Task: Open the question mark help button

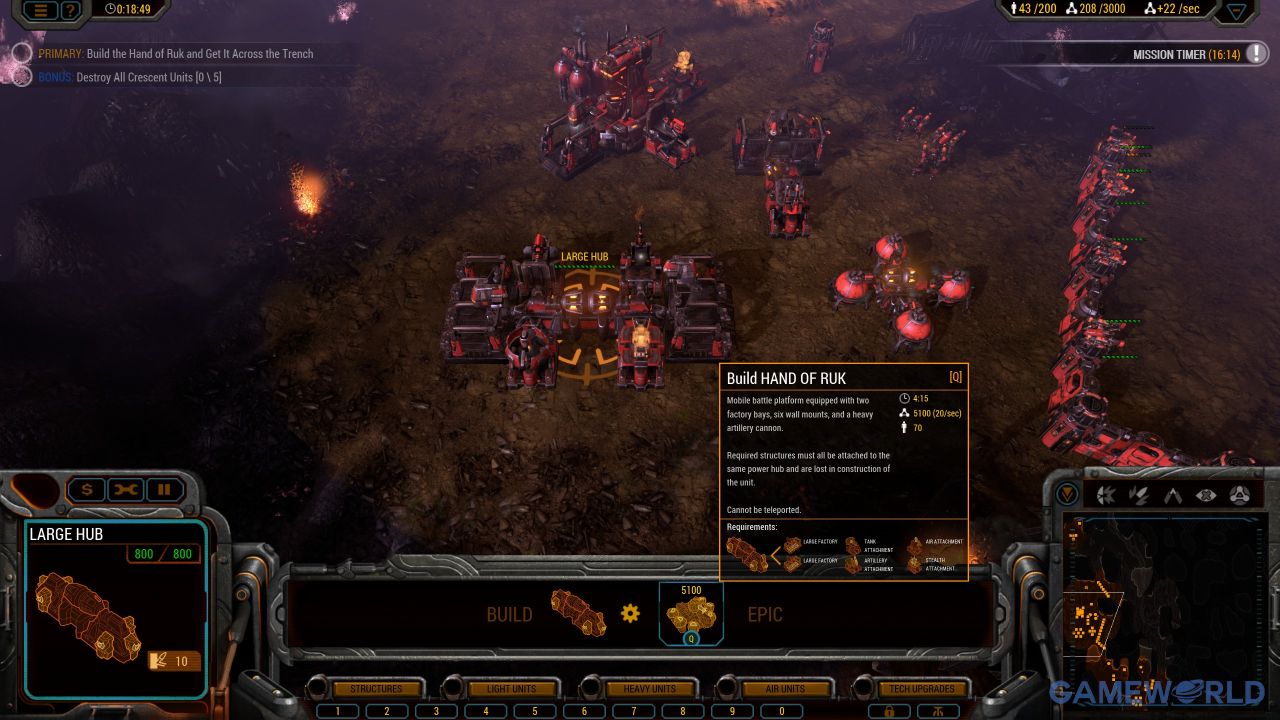Action: pos(70,10)
